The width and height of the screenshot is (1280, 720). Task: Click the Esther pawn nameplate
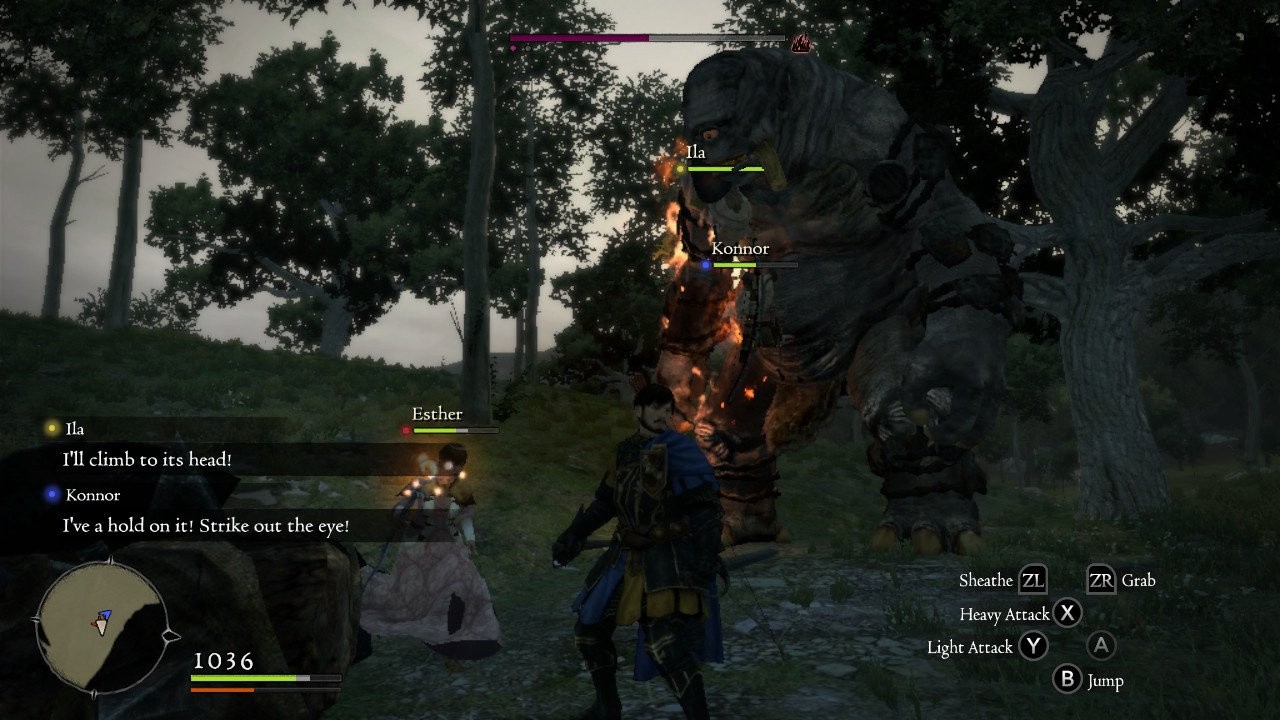(437, 414)
